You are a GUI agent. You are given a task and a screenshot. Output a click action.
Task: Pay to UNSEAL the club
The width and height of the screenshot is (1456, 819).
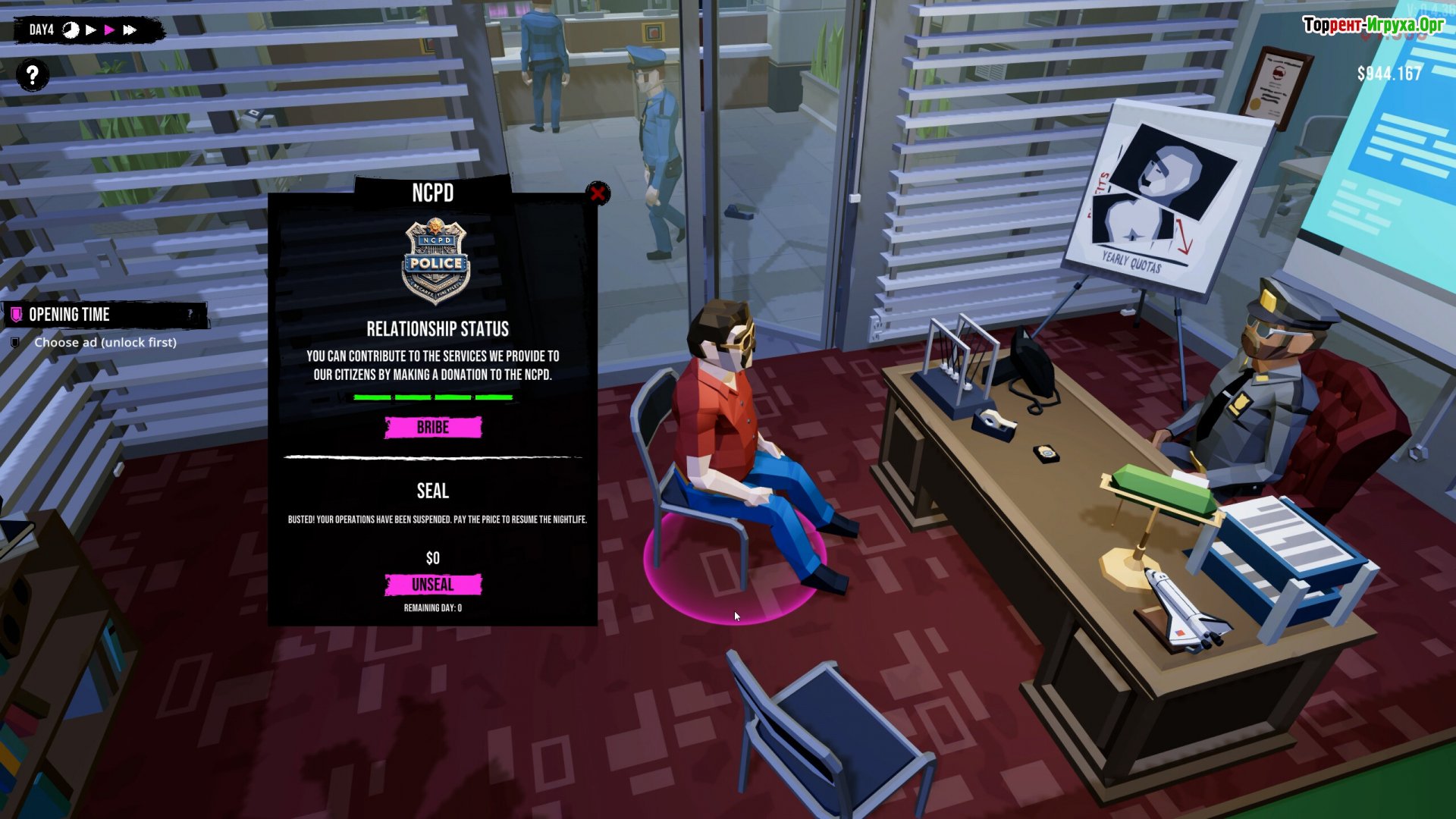tap(433, 585)
